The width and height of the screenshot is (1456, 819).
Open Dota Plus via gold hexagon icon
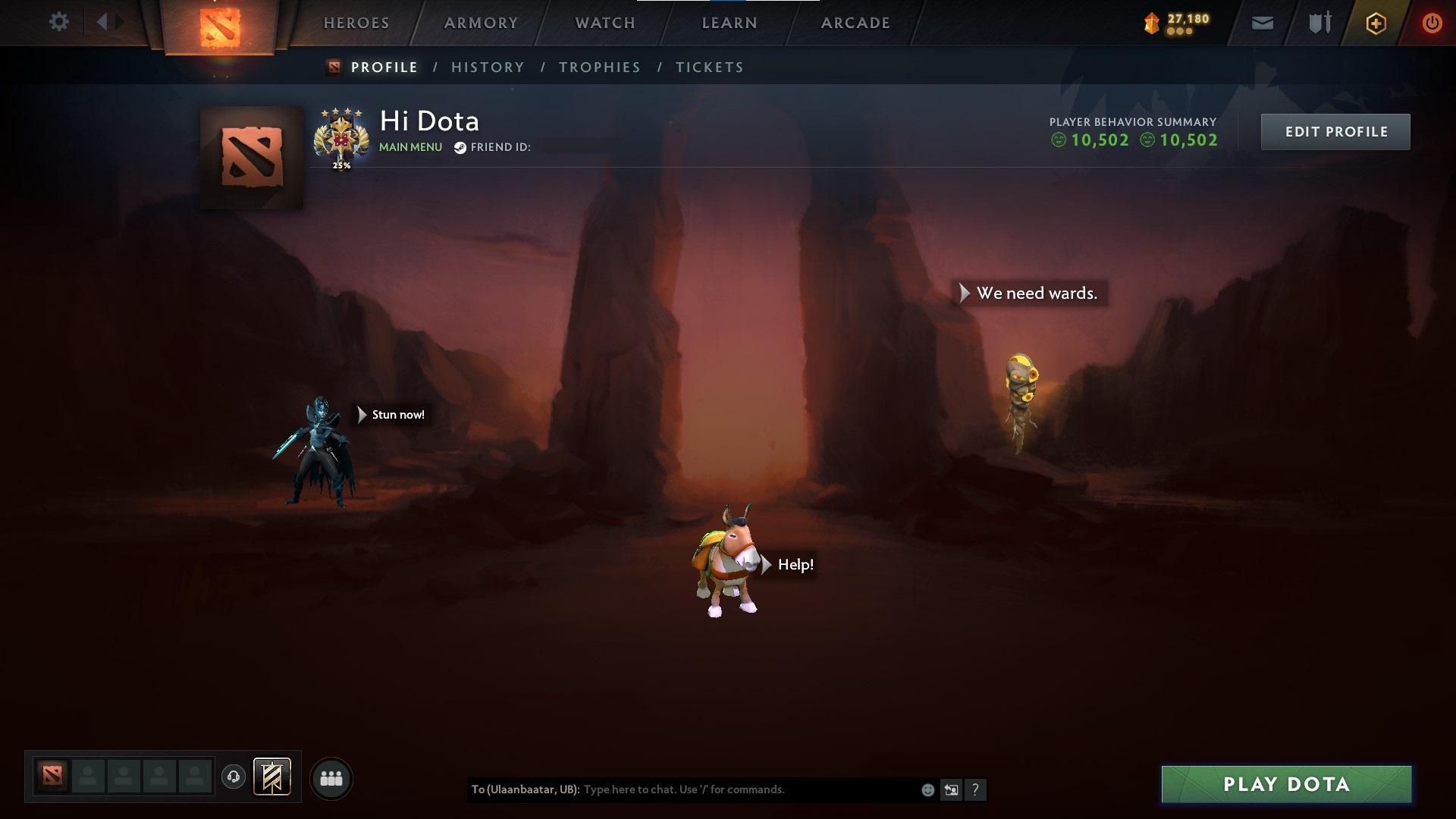click(1375, 22)
